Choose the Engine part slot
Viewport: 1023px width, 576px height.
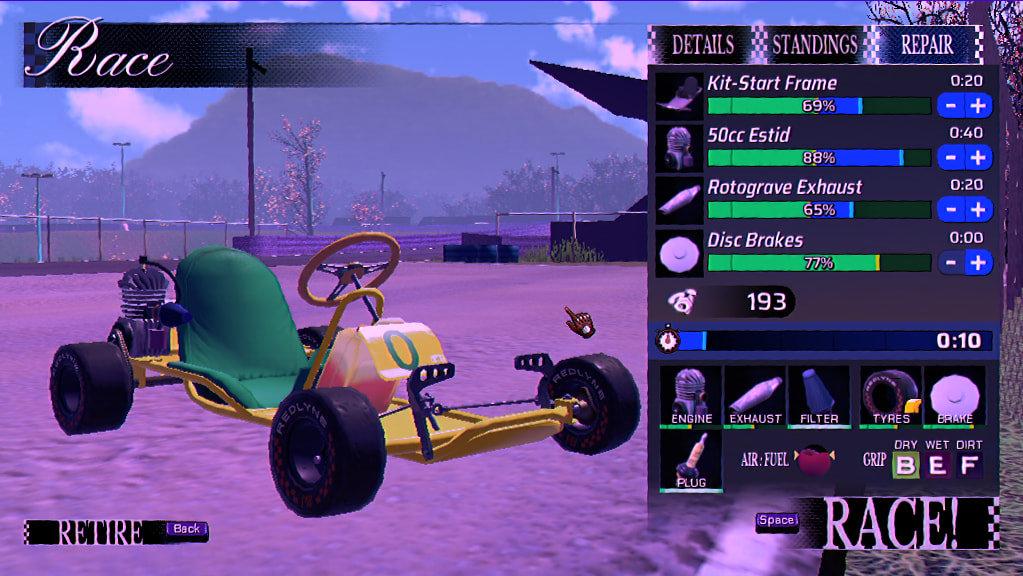click(692, 396)
